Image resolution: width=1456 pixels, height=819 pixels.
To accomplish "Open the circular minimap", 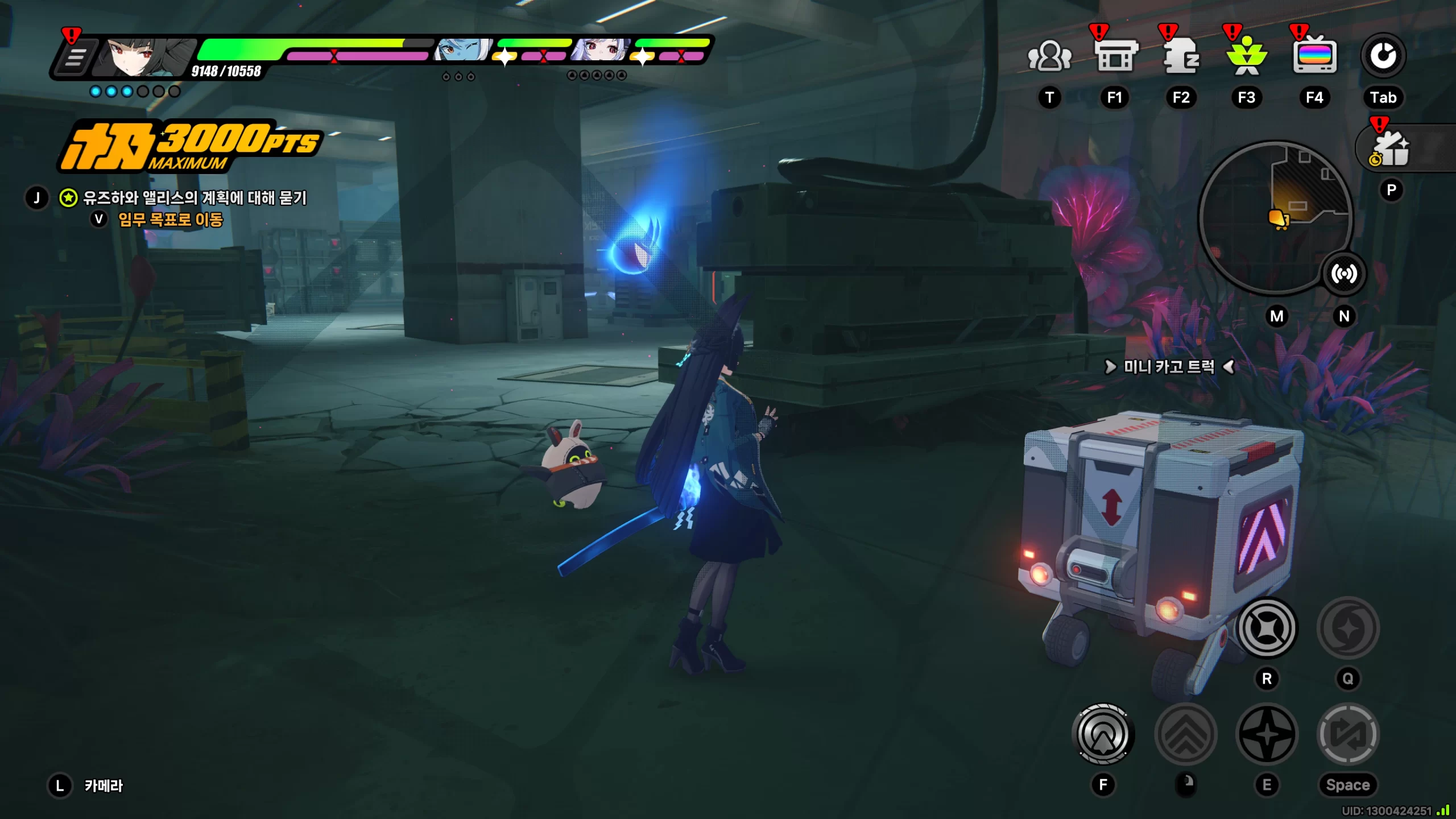I will click(1275, 217).
